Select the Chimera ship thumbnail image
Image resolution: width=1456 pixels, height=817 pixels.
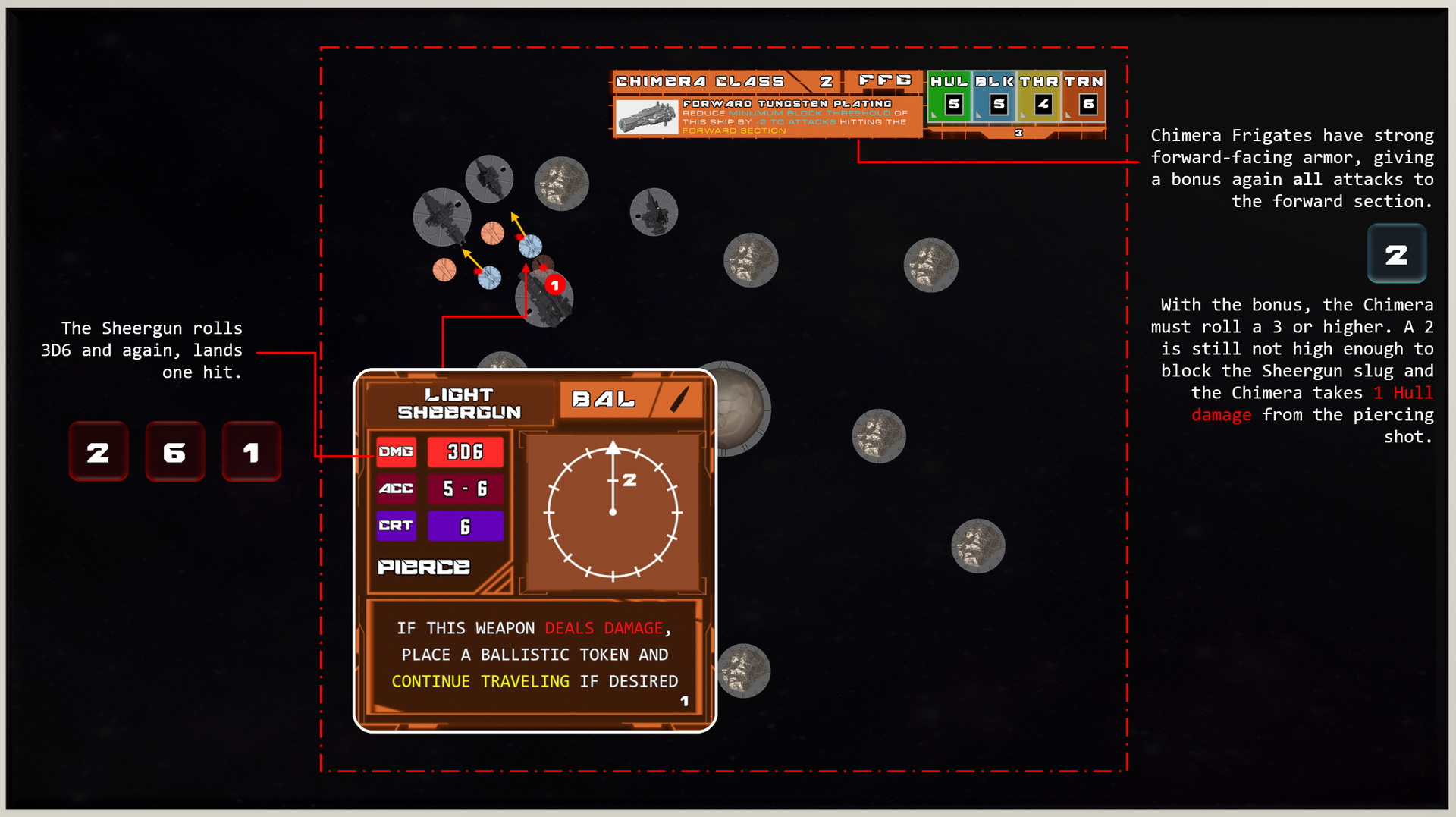pyautogui.click(x=647, y=118)
